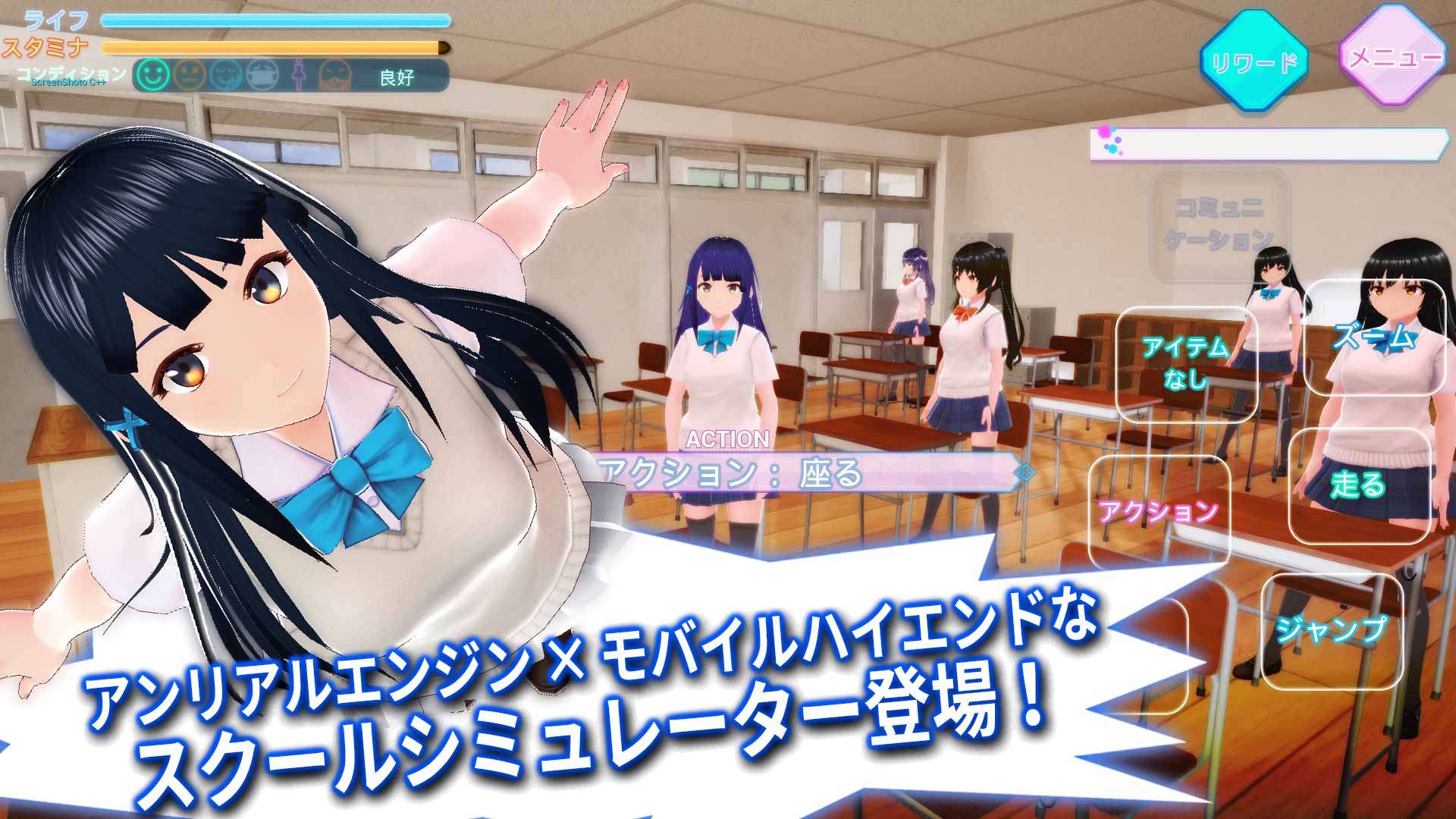Expand the コミュニケーション communication panel

[1219, 226]
